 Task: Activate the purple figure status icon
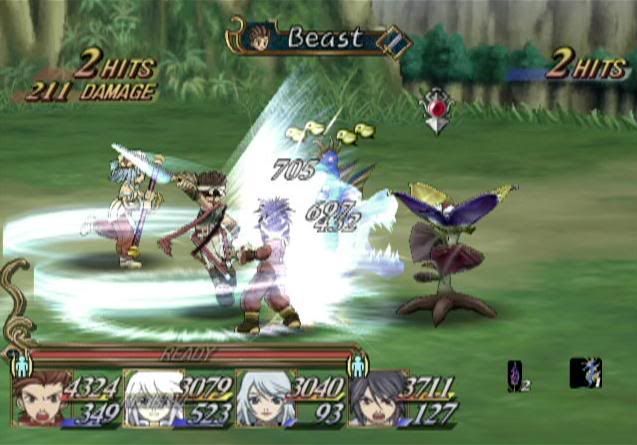coord(516,375)
